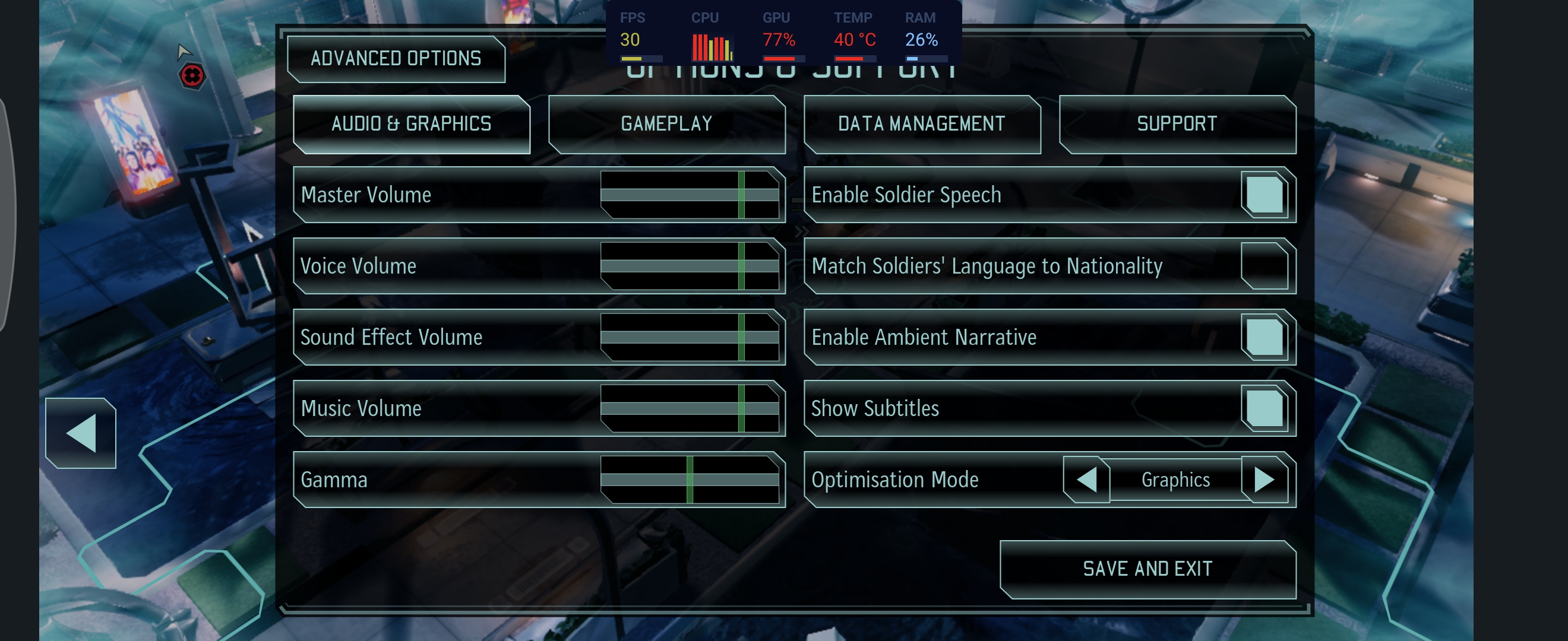Toggle the Enable Ambient Narrative checkbox
1568x641 pixels.
pos(1264,337)
